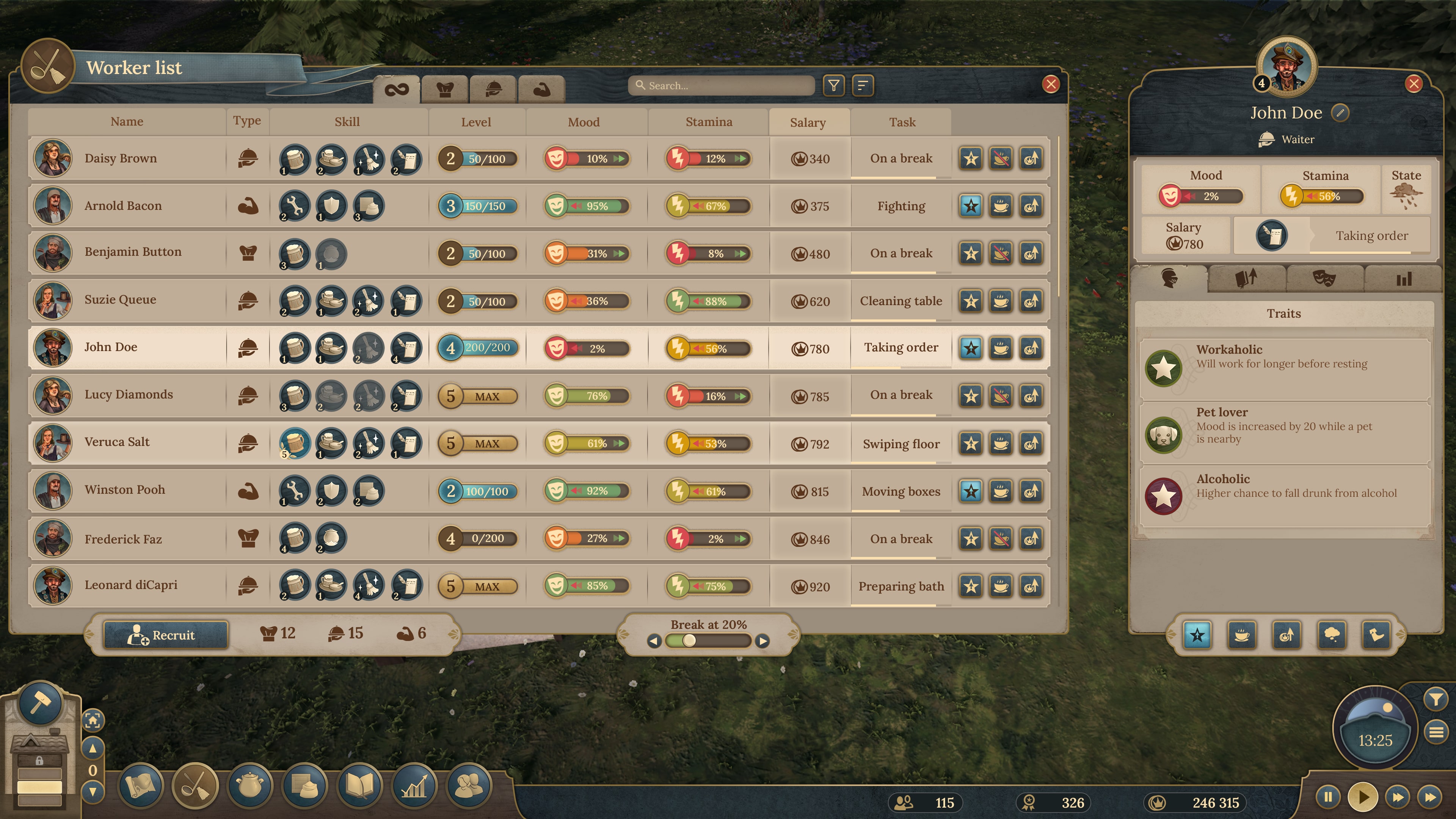Filter worker list to waiters only
1456x819 pixels.
tap(493, 89)
